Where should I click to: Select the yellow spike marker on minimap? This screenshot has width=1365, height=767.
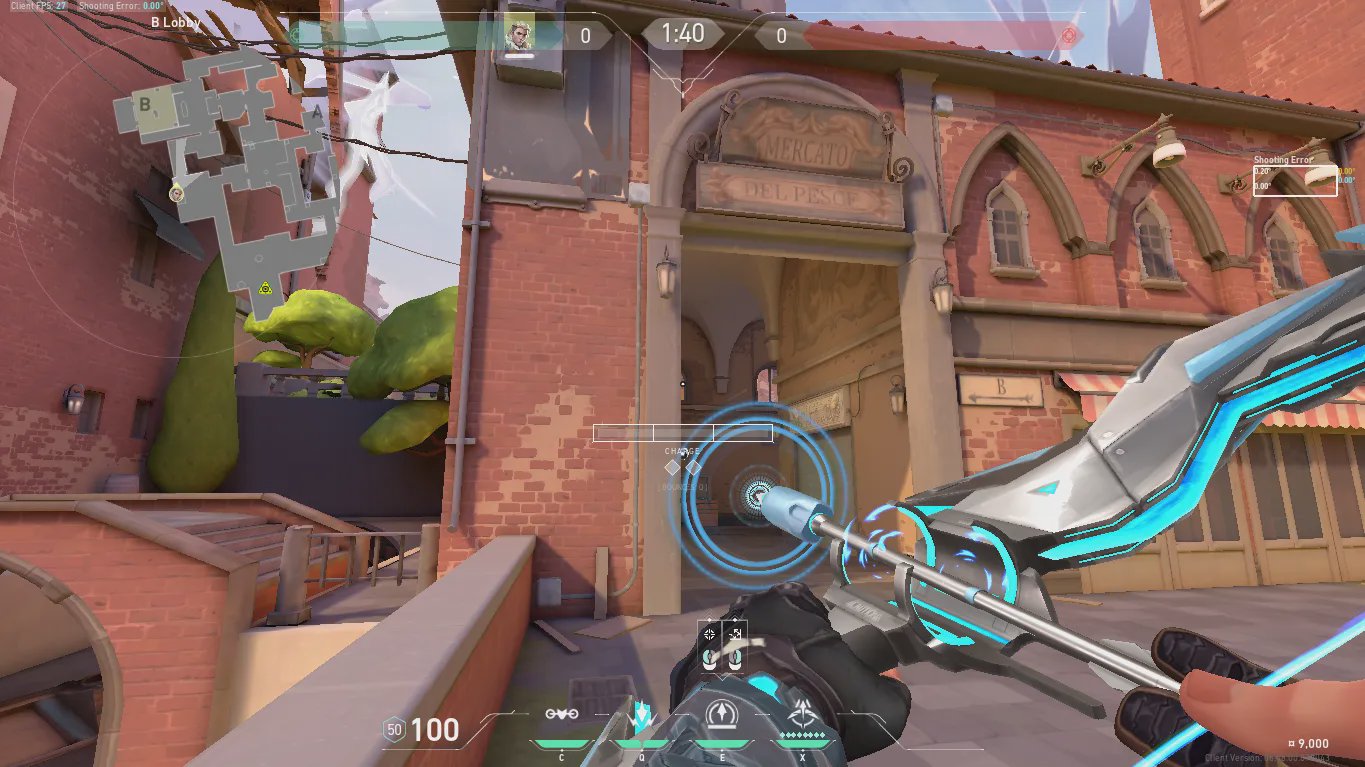[x=265, y=288]
